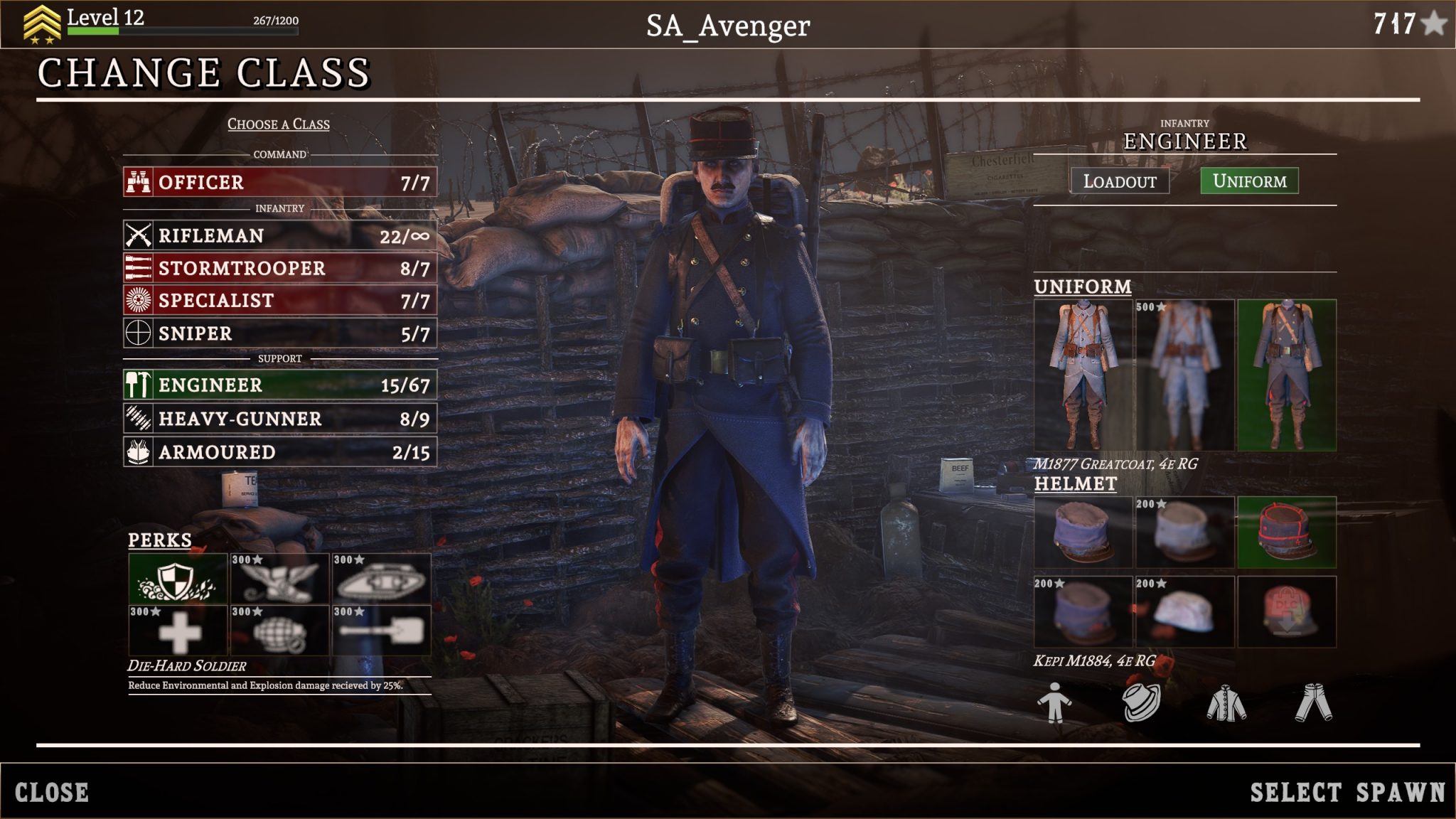The height and width of the screenshot is (819, 1456).
Task: Pick the 500-star uniform option
Action: pyautogui.click(x=1184, y=375)
